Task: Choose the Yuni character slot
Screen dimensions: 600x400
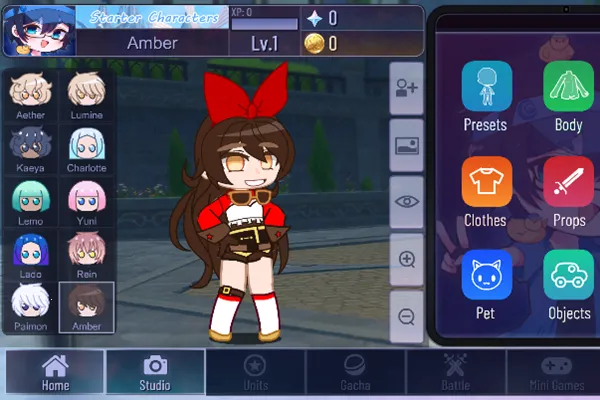Action: [87, 202]
